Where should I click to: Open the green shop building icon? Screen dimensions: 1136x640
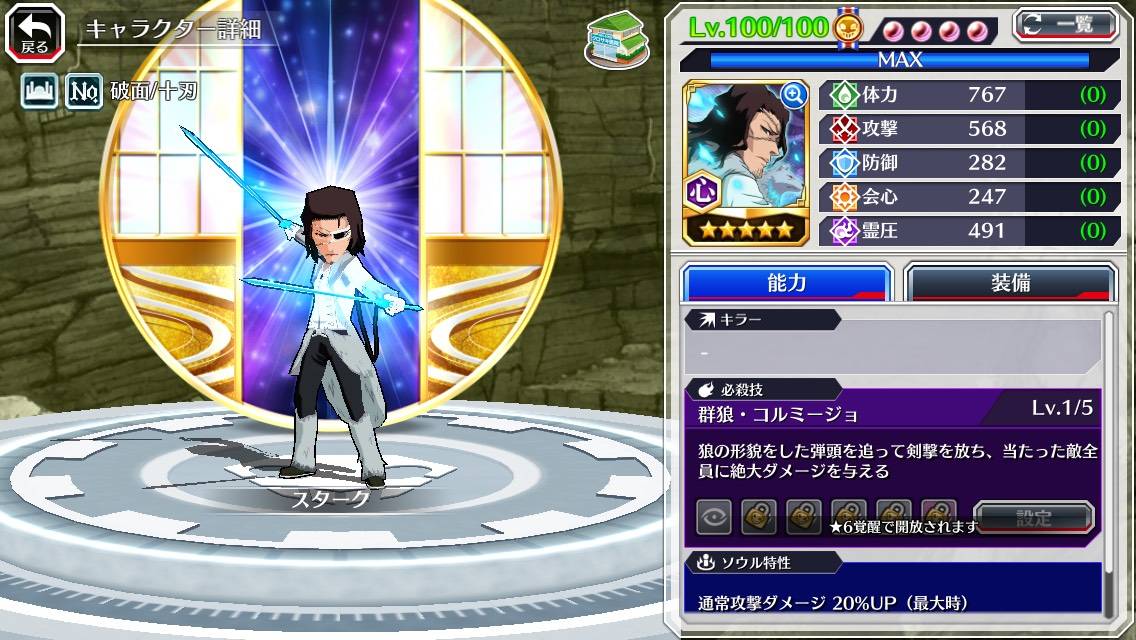[612, 40]
